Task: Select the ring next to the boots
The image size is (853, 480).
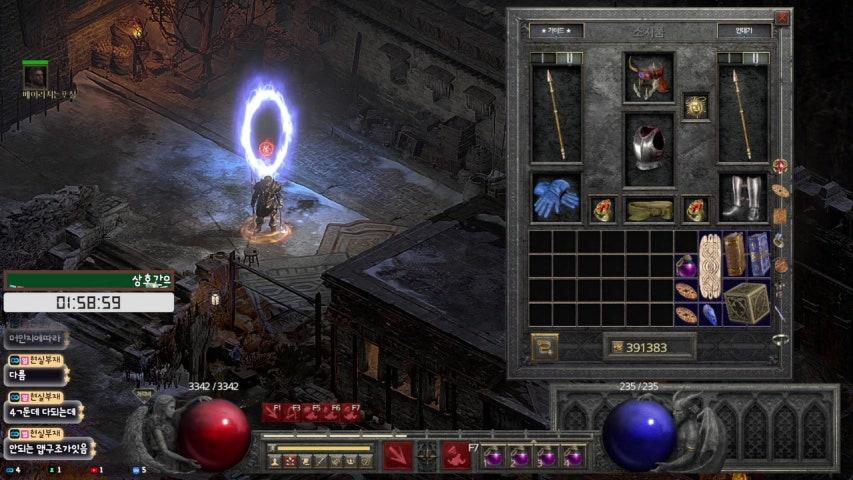Action: (x=696, y=209)
